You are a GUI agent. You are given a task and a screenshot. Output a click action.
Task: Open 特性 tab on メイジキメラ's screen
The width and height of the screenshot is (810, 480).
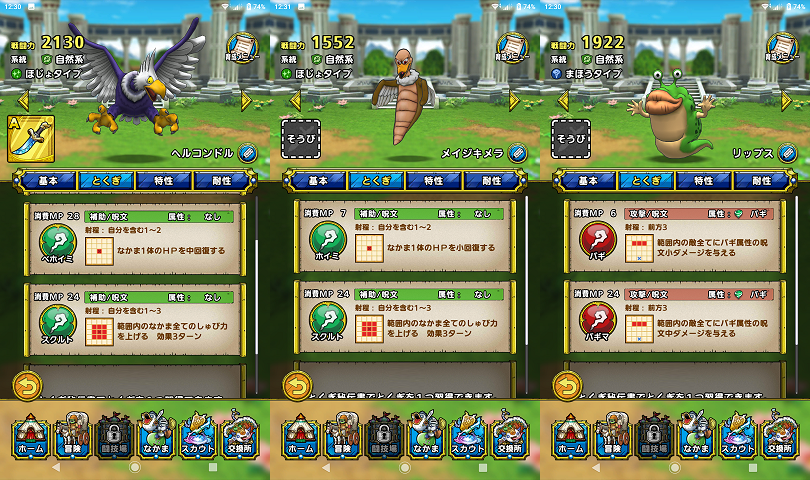434,181
